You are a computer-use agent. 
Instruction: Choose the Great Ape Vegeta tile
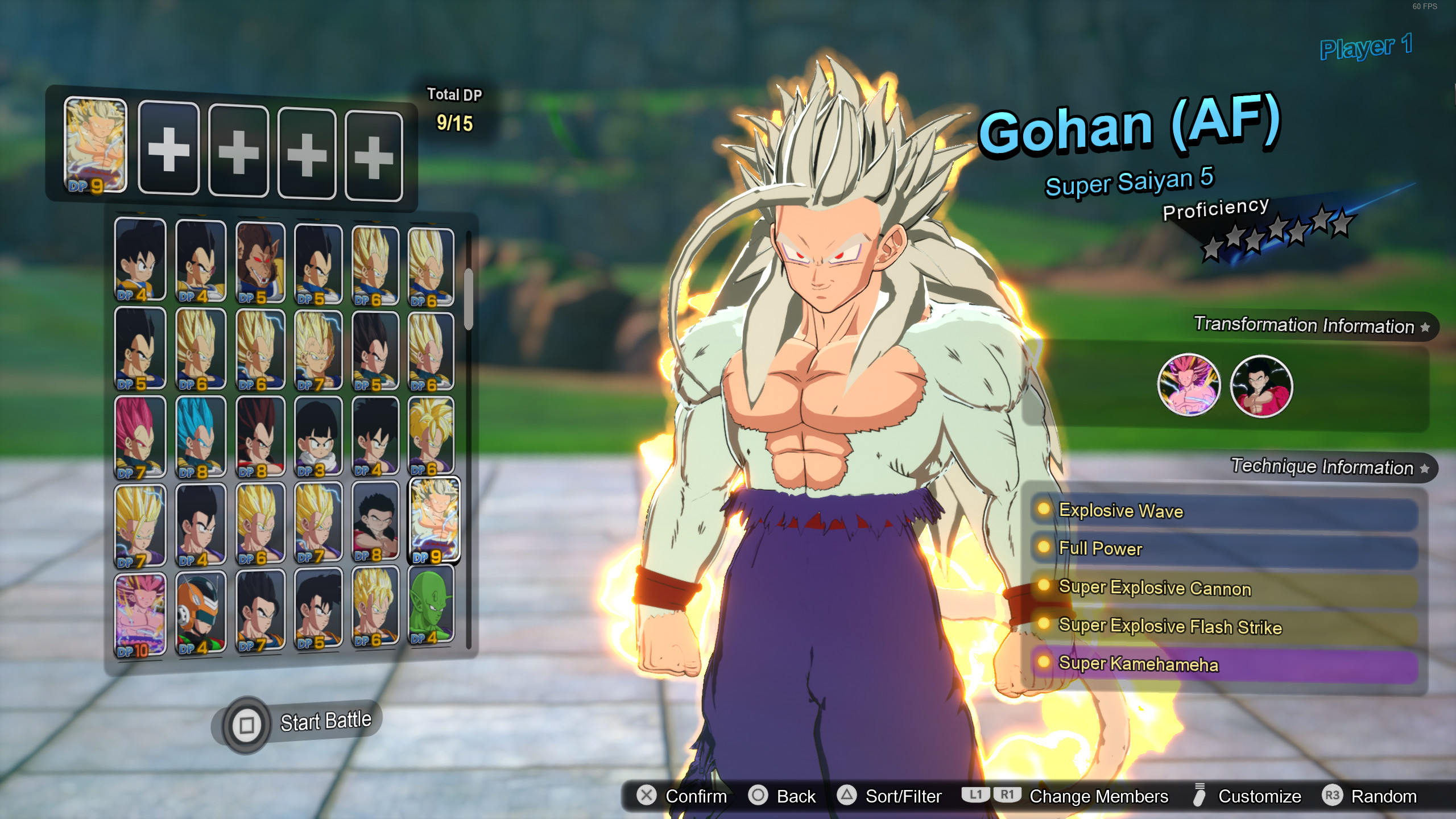[260, 263]
